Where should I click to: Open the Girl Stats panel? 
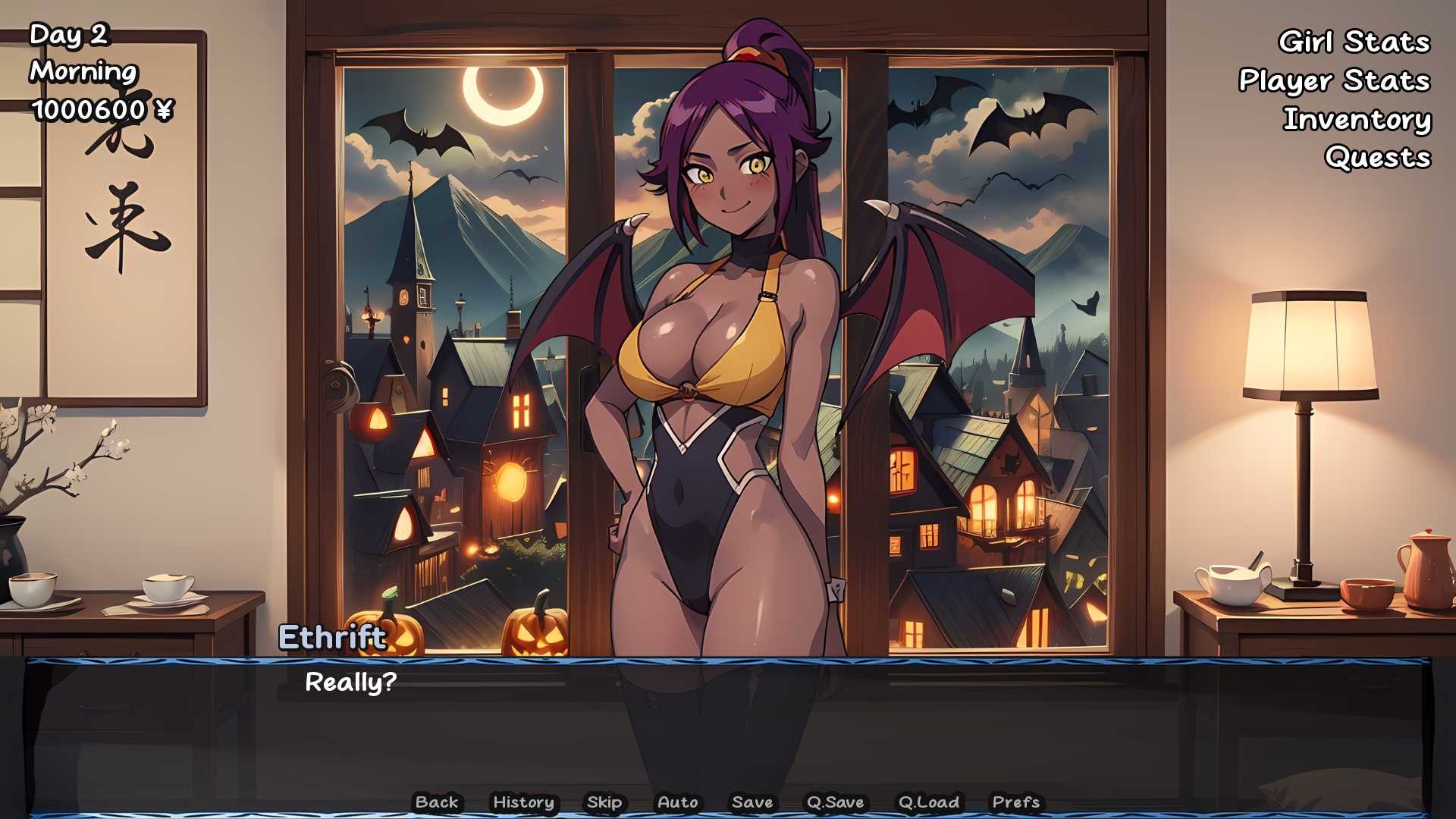click(1354, 43)
